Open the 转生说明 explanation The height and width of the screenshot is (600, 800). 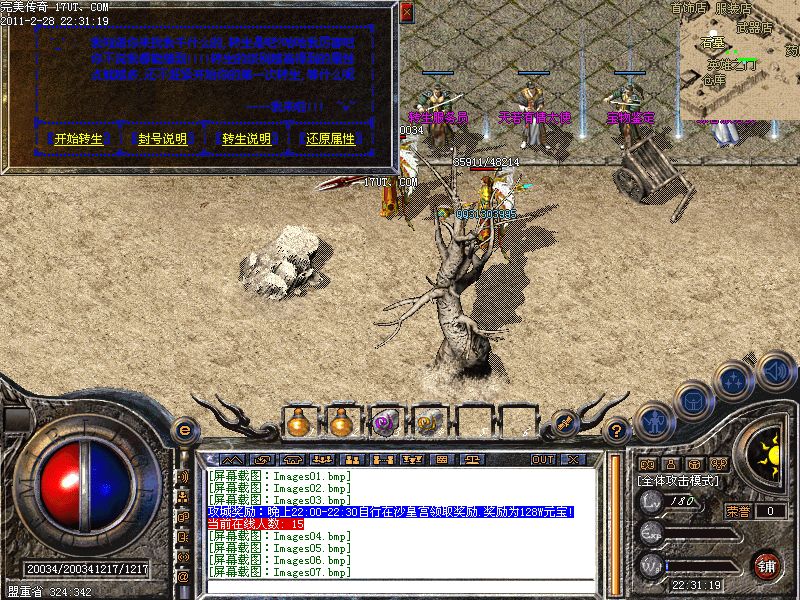[x=246, y=139]
